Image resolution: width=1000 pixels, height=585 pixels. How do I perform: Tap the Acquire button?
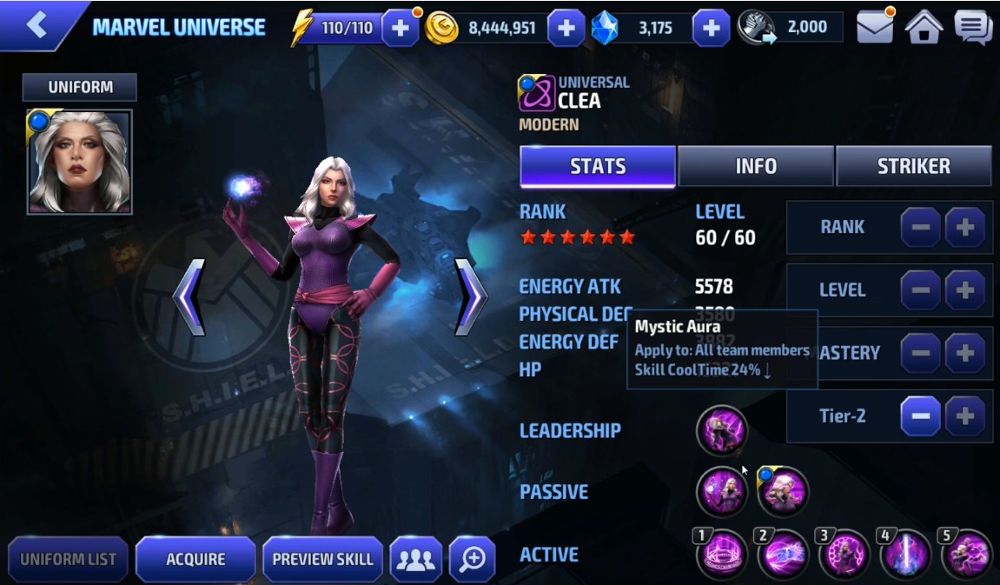pyautogui.click(x=196, y=559)
